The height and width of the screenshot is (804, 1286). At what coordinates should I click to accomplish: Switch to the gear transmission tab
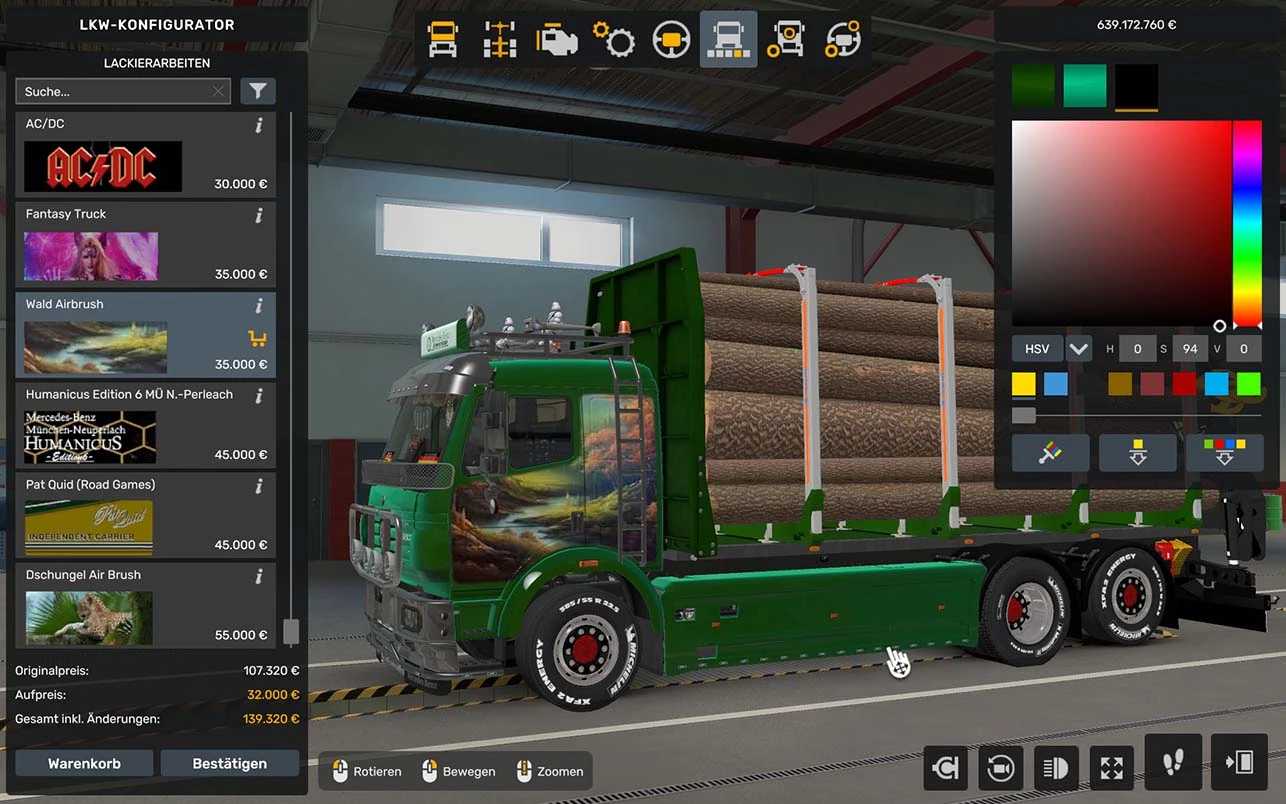pyautogui.click(x=613, y=40)
